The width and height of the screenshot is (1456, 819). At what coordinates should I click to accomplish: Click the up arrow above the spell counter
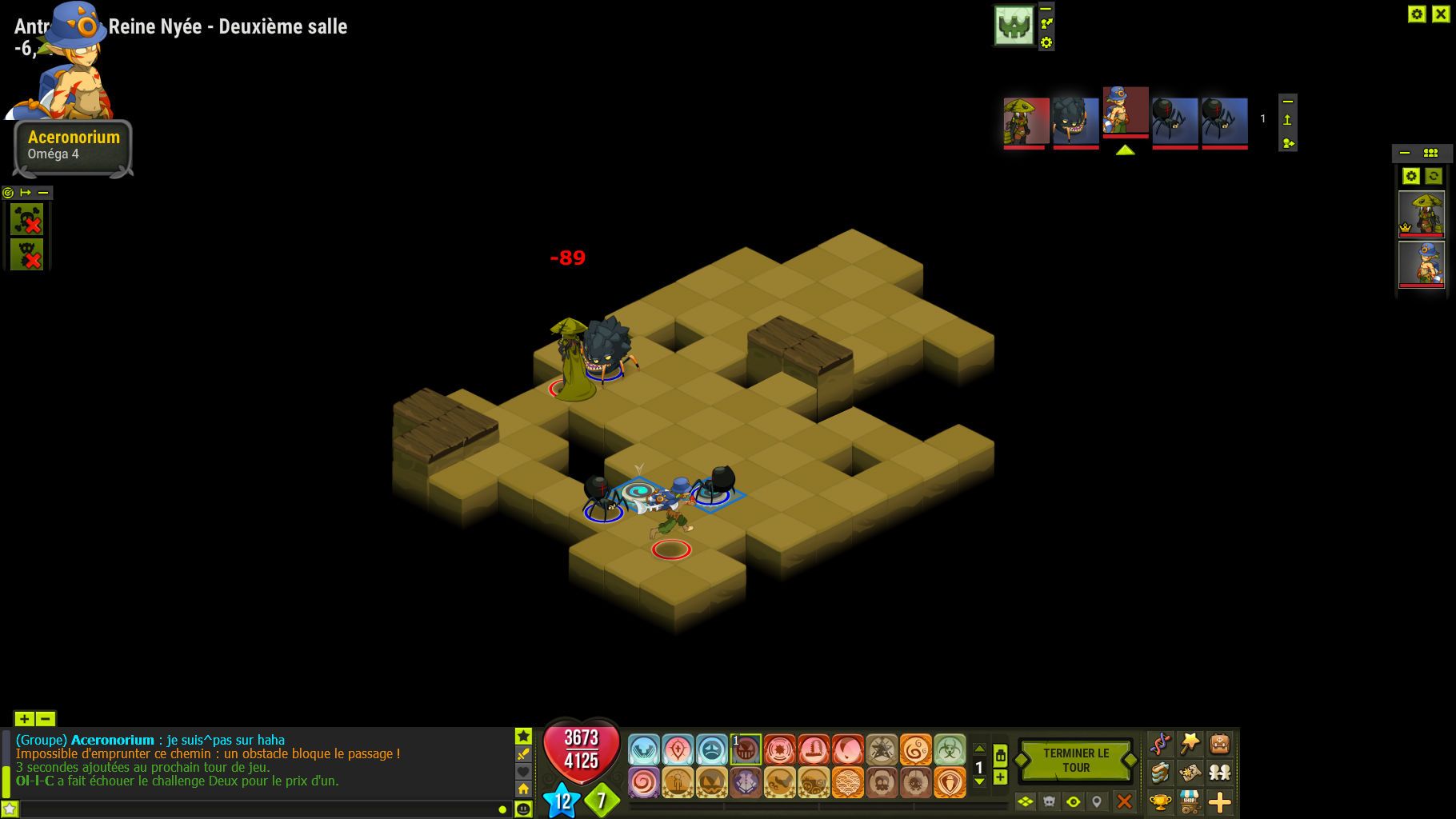pos(979,750)
